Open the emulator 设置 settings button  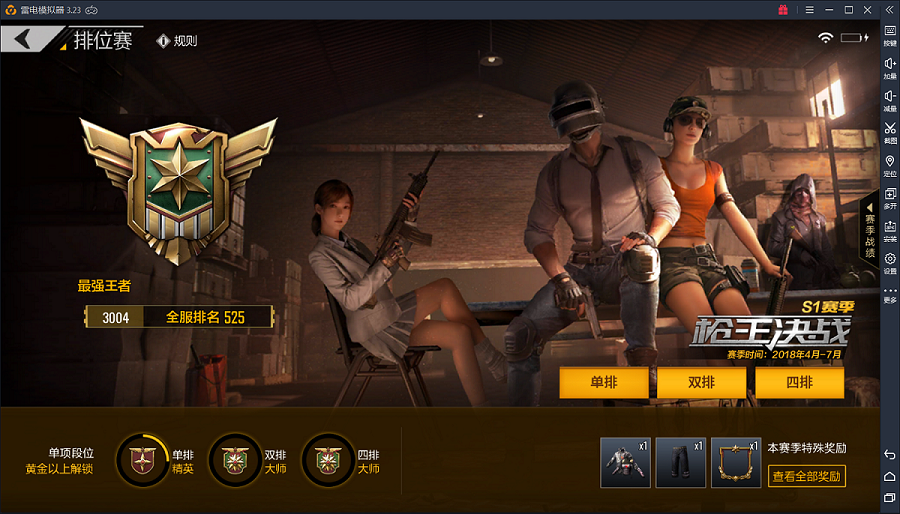click(889, 262)
